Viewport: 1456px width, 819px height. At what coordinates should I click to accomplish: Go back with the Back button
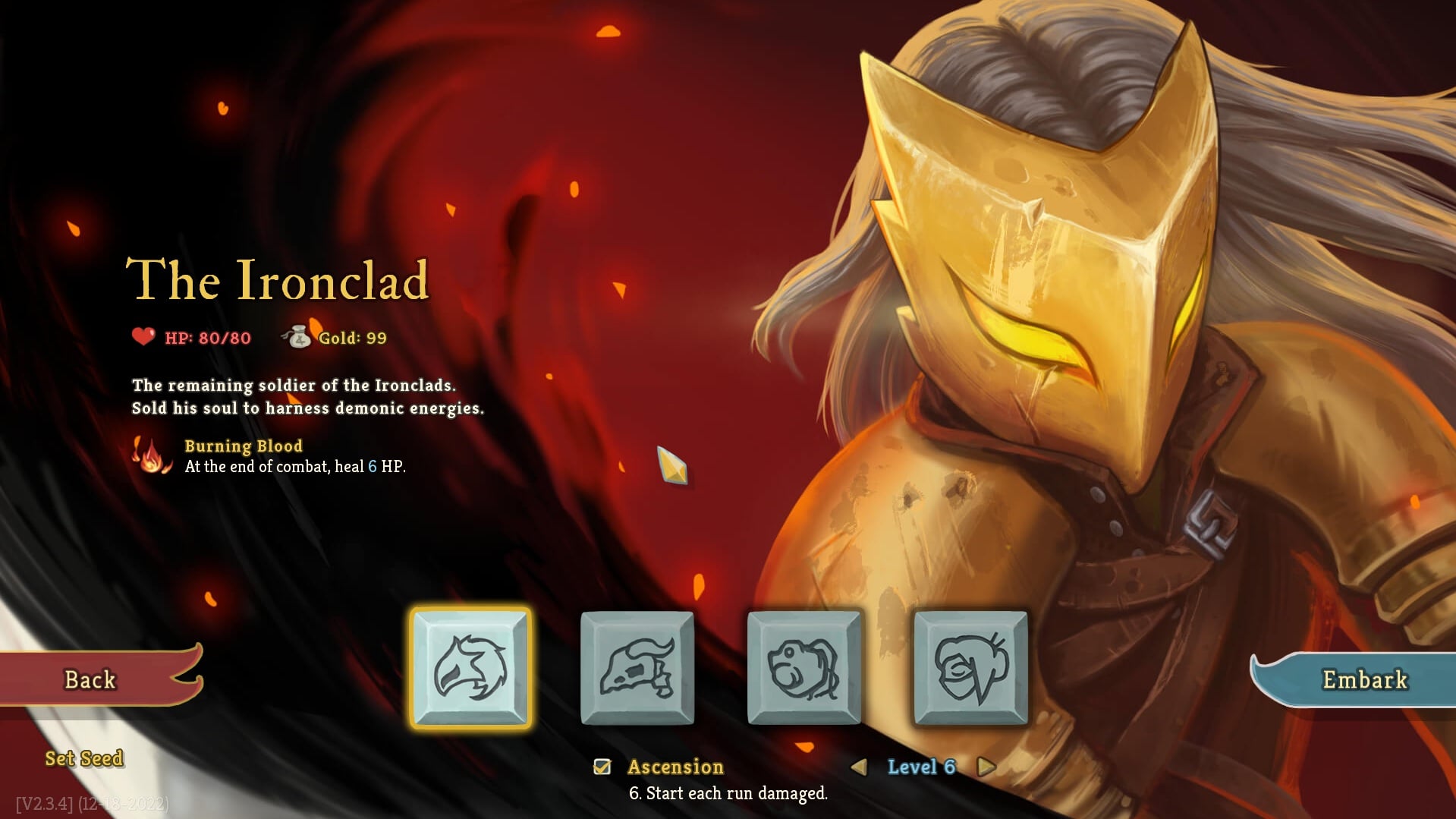(91, 679)
